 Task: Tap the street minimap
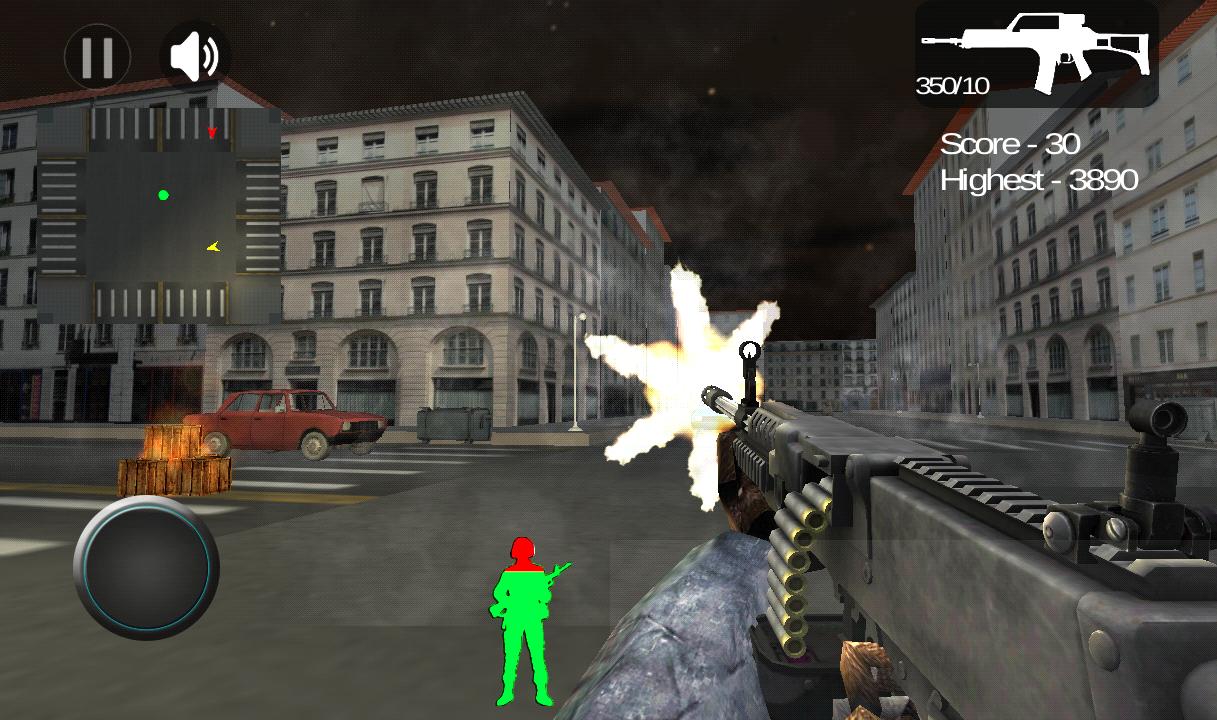pos(160,215)
